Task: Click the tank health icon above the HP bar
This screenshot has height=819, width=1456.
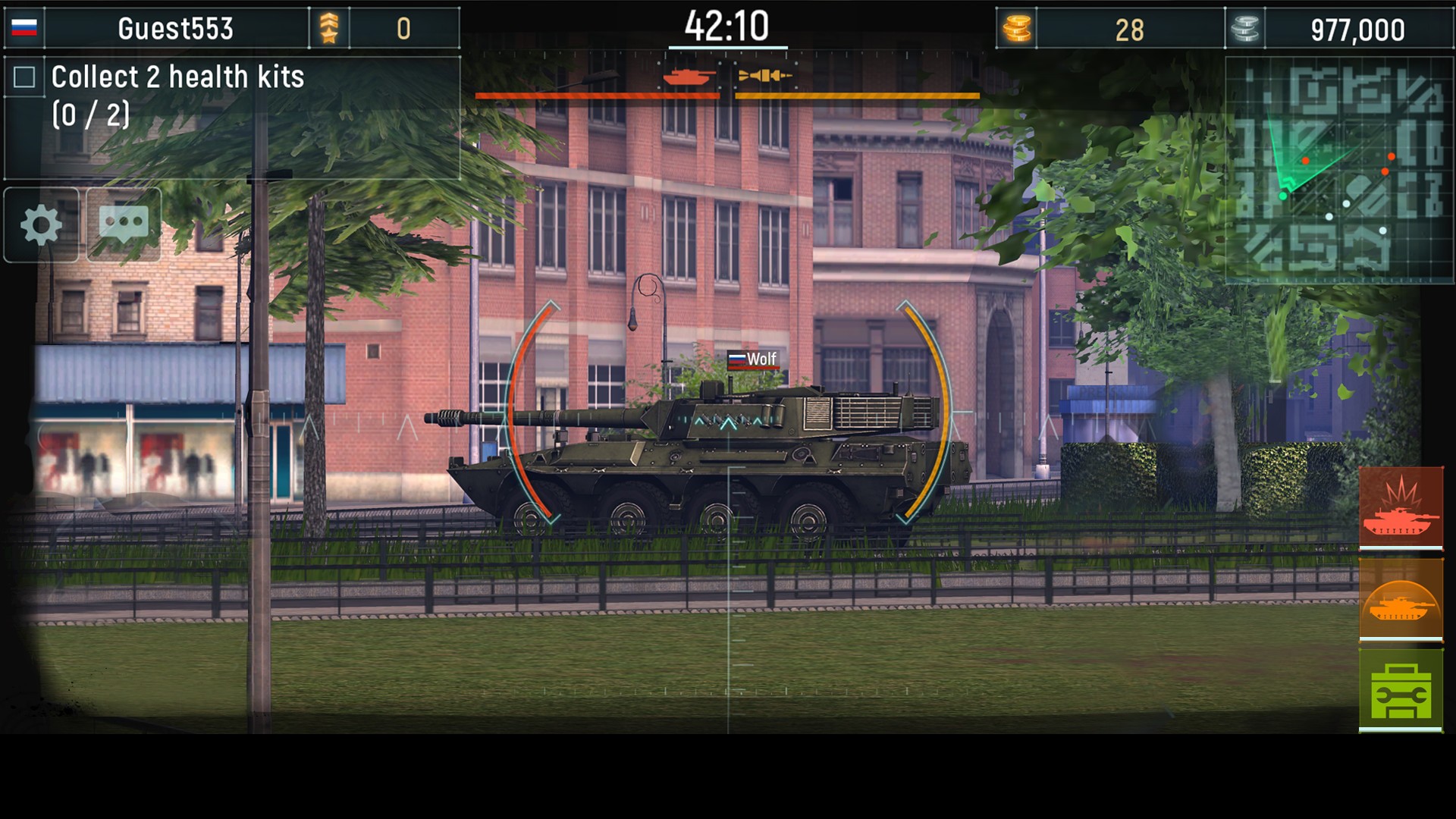Action: 686,77
